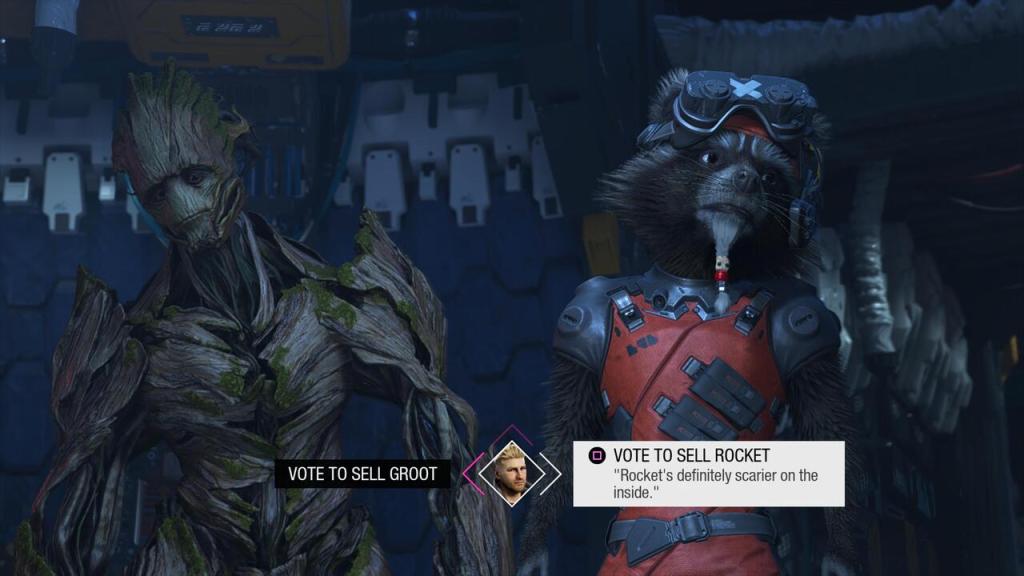Screen dimensions: 1024x576
Task: Choose the Vote to Sell Groot option
Action: click(362, 474)
